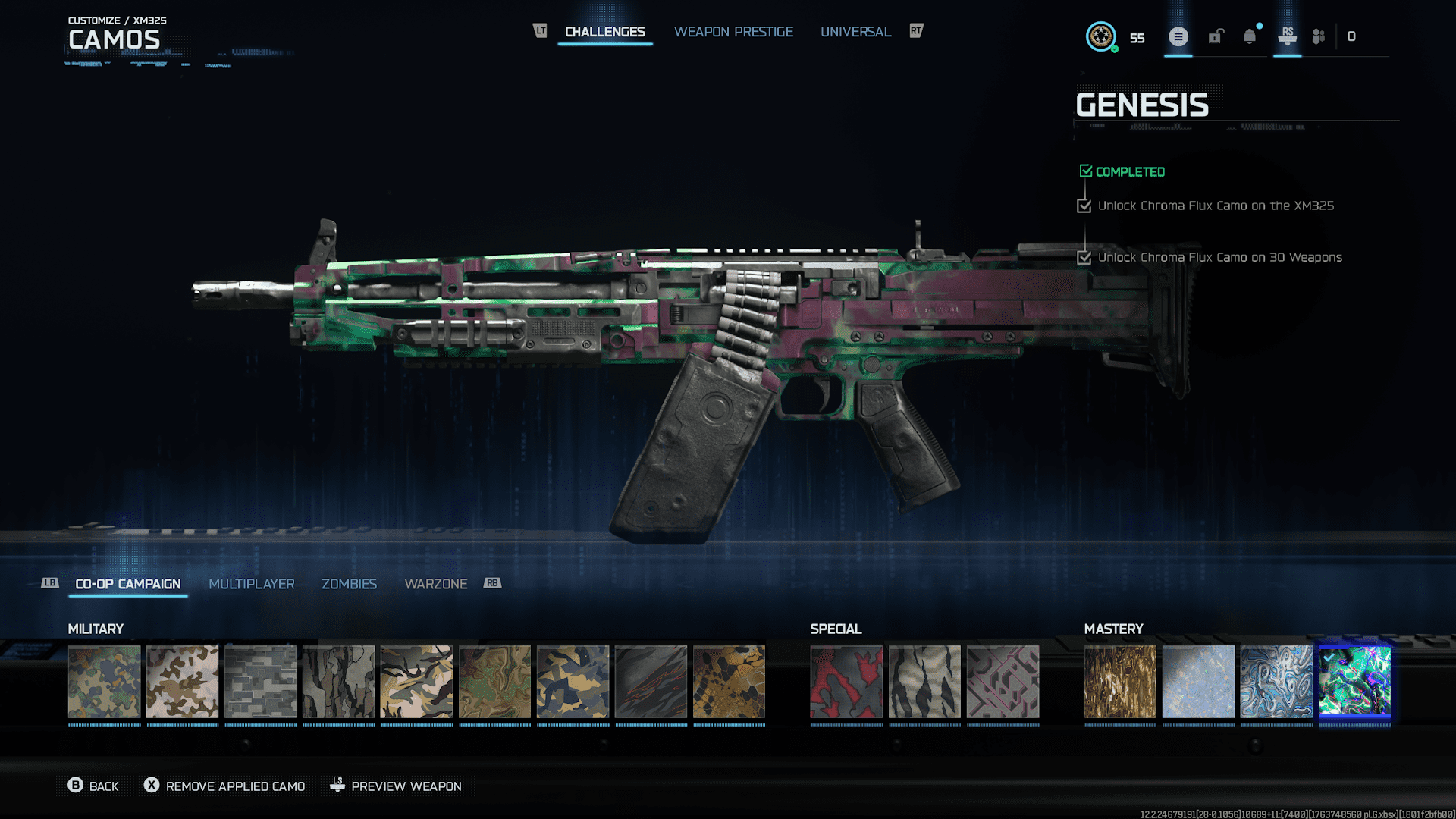Show the Multiplayer camo category
The width and height of the screenshot is (1456, 819).
pyautogui.click(x=251, y=584)
